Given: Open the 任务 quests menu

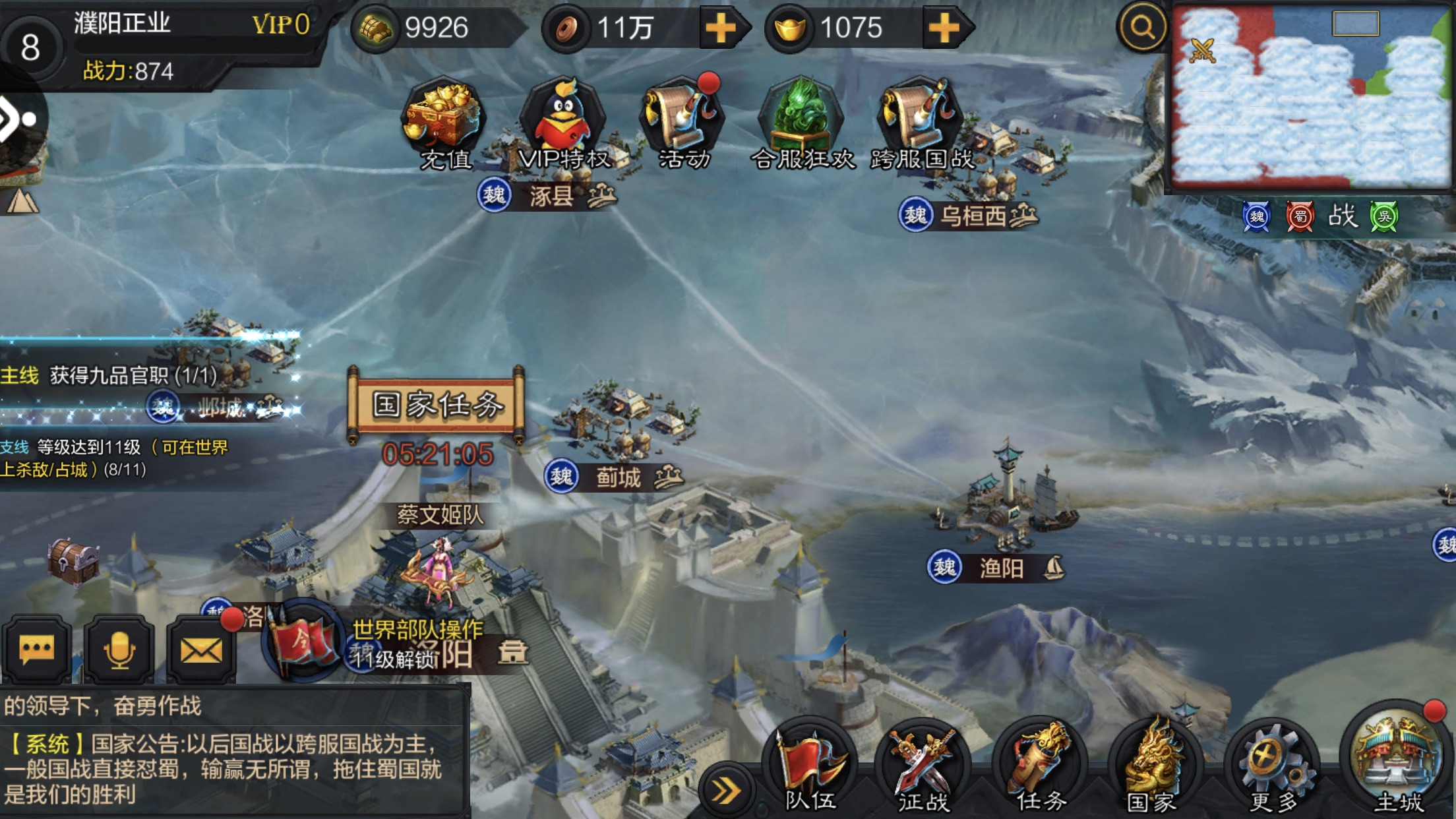Looking at the screenshot, I should pyautogui.click(x=1040, y=769).
